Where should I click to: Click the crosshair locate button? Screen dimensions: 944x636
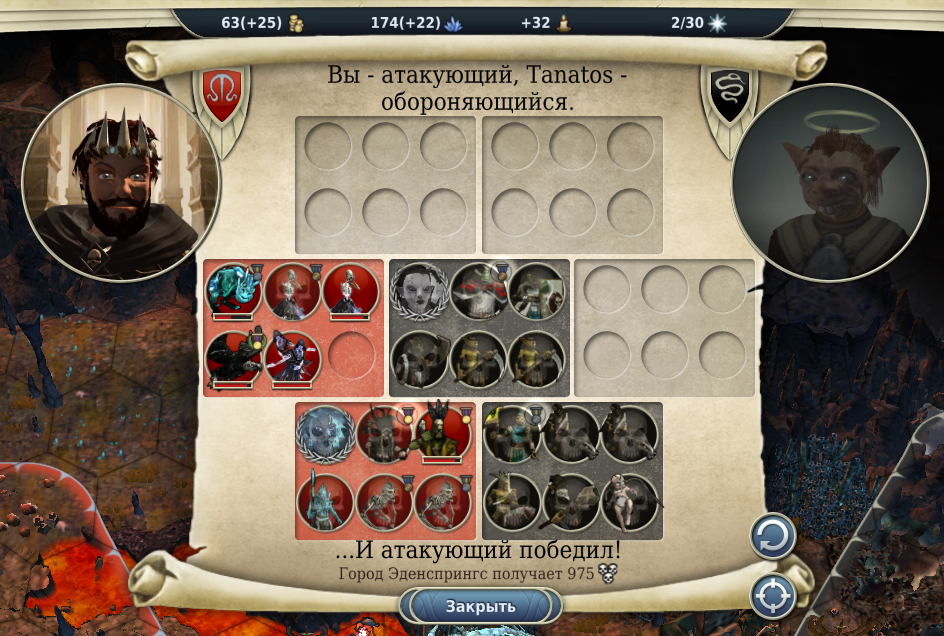click(773, 597)
